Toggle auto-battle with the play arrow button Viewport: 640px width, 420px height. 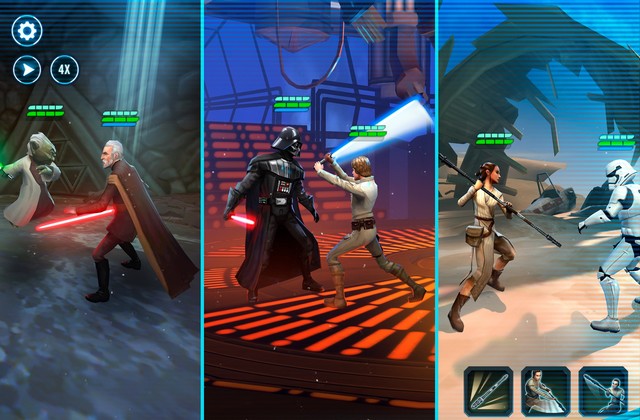(x=27, y=69)
